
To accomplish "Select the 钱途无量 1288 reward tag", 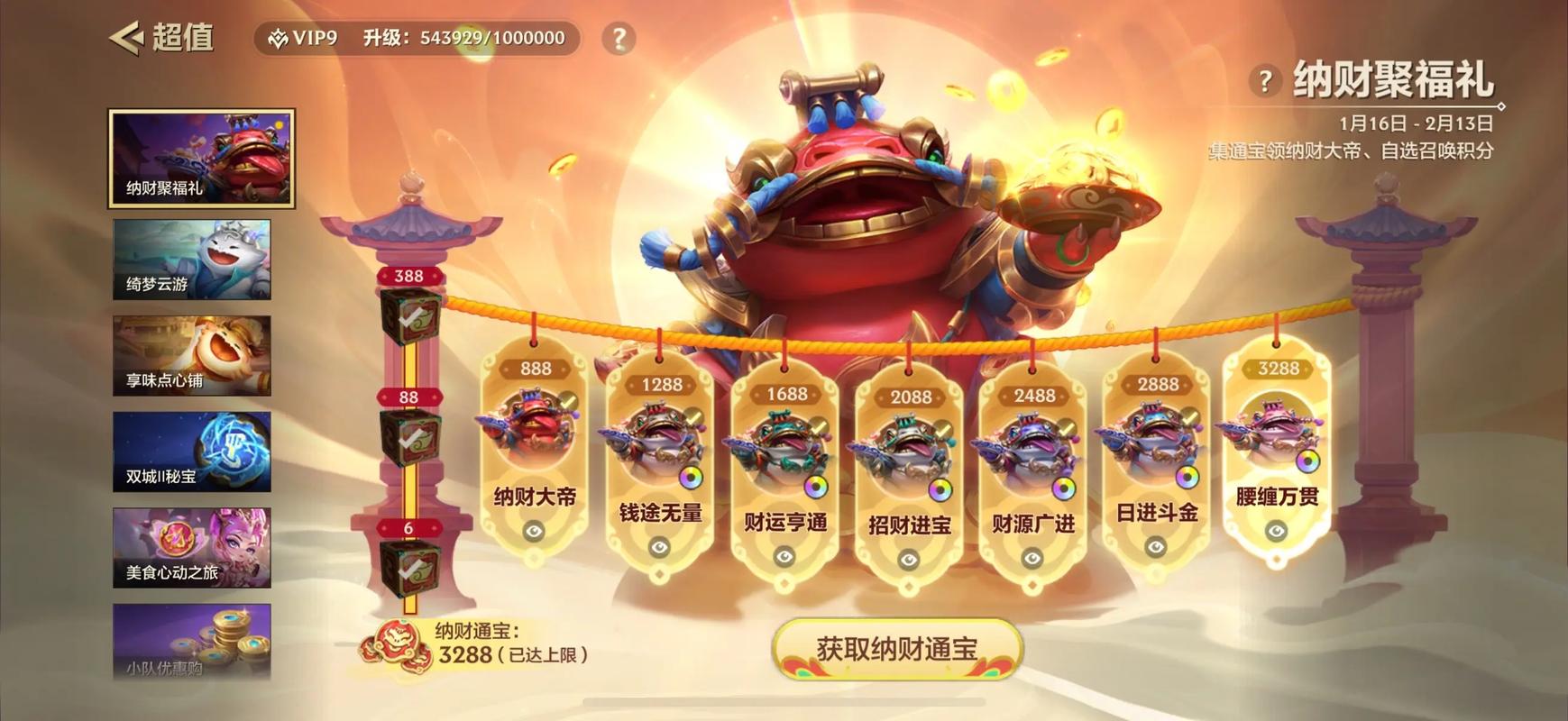I will [x=660, y=460].
